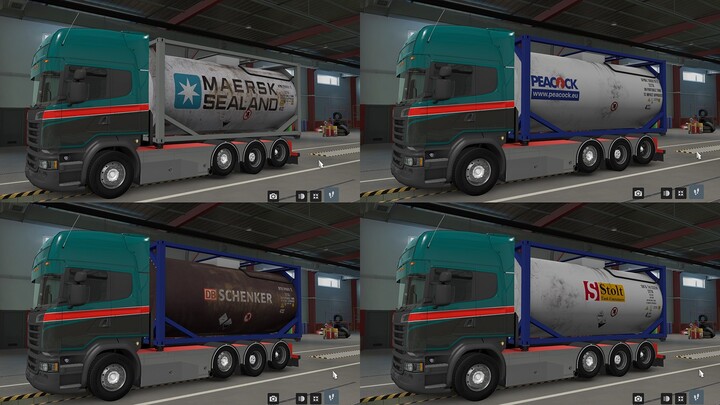Click the highlighted blue icon in the Peacock view
Image resolution: width=720 pixels, height=405 pixels.
697,193
